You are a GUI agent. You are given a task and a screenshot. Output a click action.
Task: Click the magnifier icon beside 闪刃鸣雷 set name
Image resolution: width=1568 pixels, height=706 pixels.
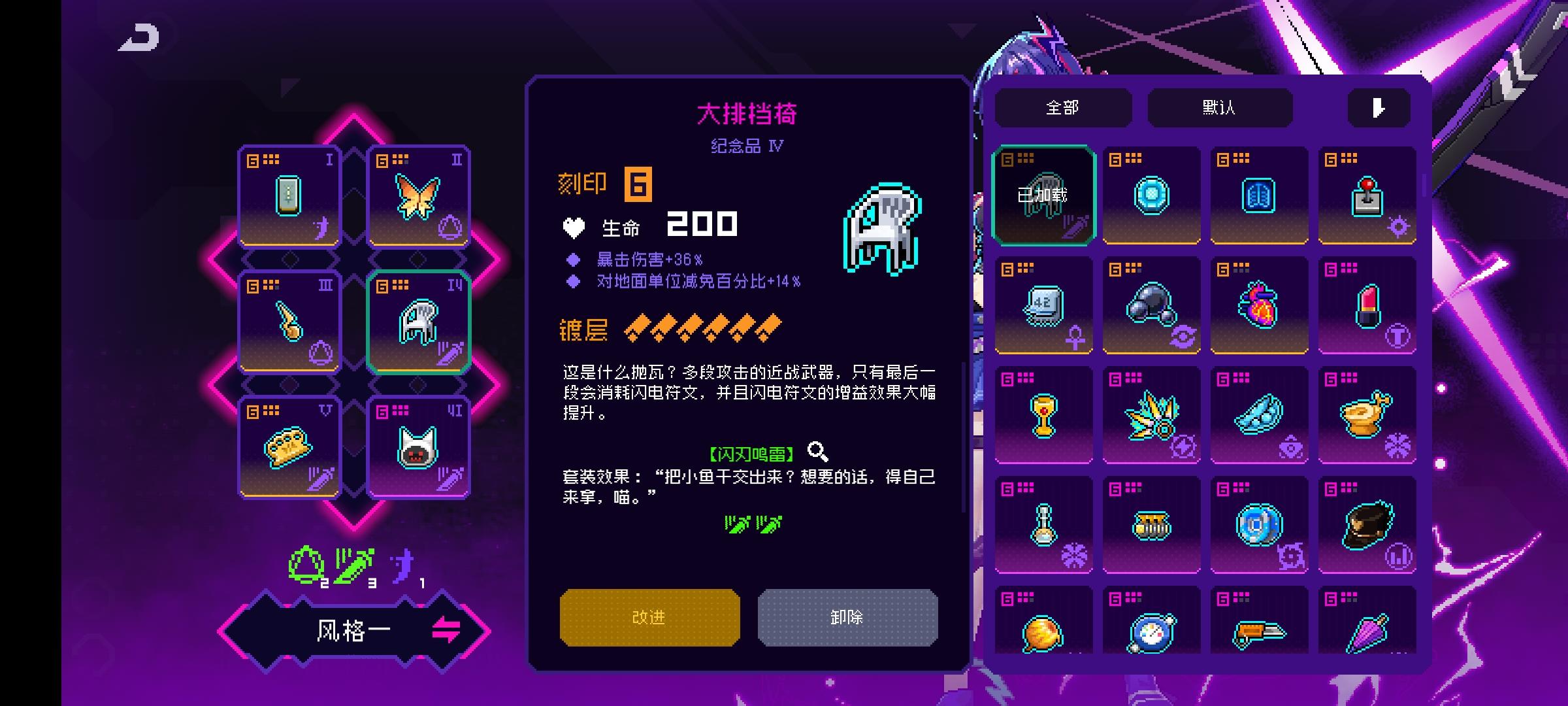click(817, 450)
